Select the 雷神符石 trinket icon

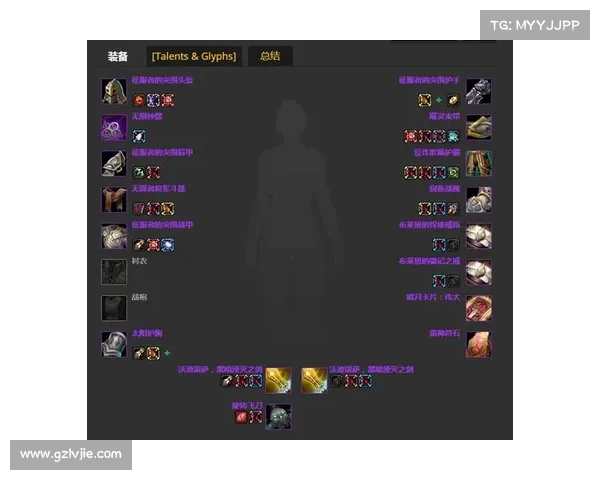479,344
